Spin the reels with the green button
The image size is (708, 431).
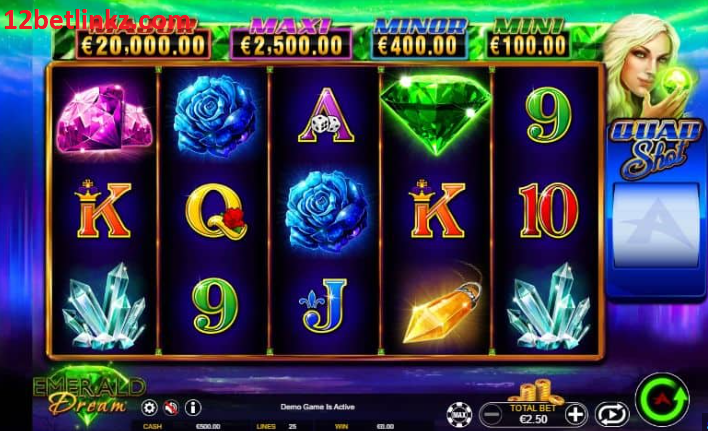click(x=661, y=400)
